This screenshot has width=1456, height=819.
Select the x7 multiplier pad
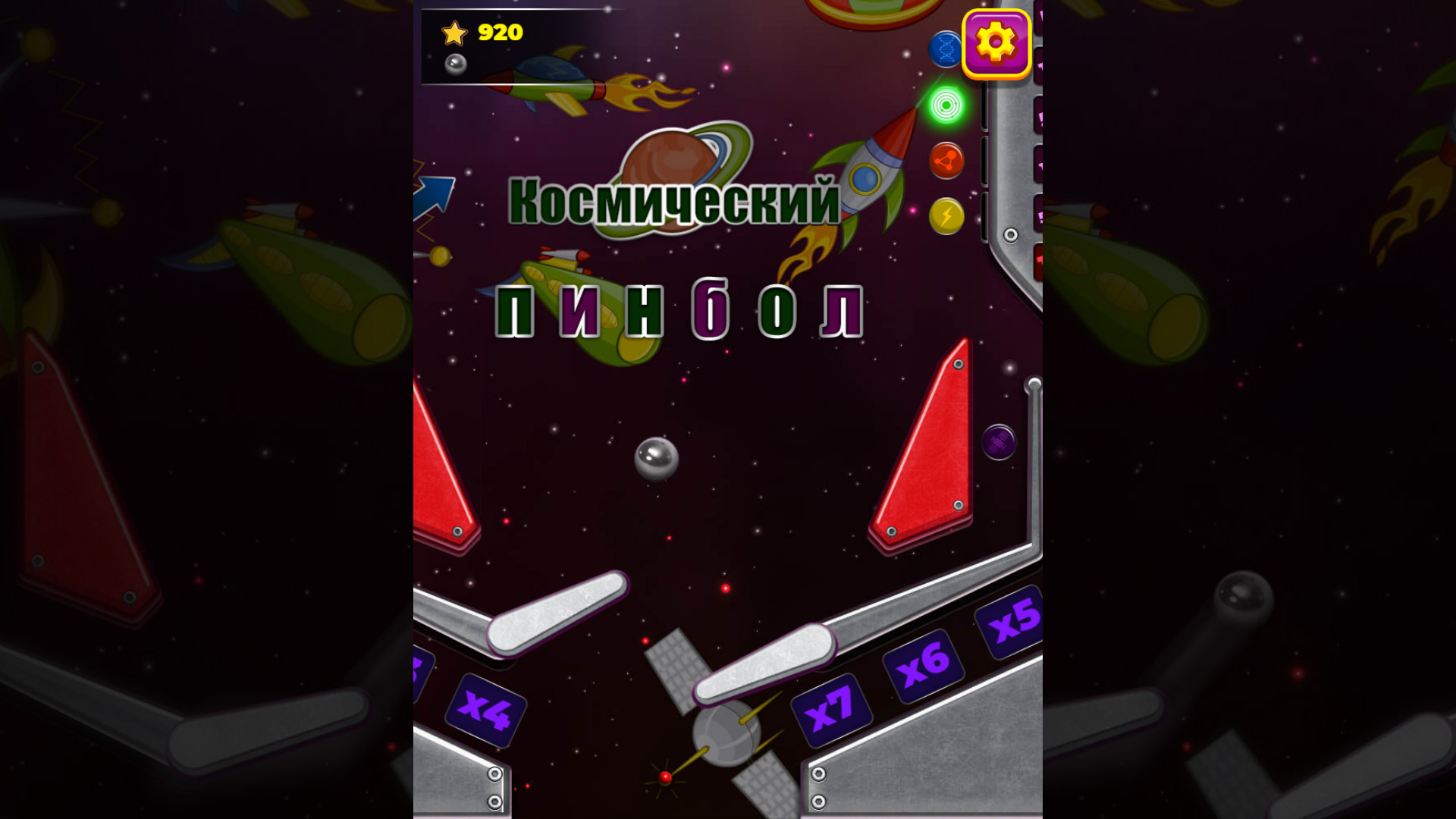point(833,711)
